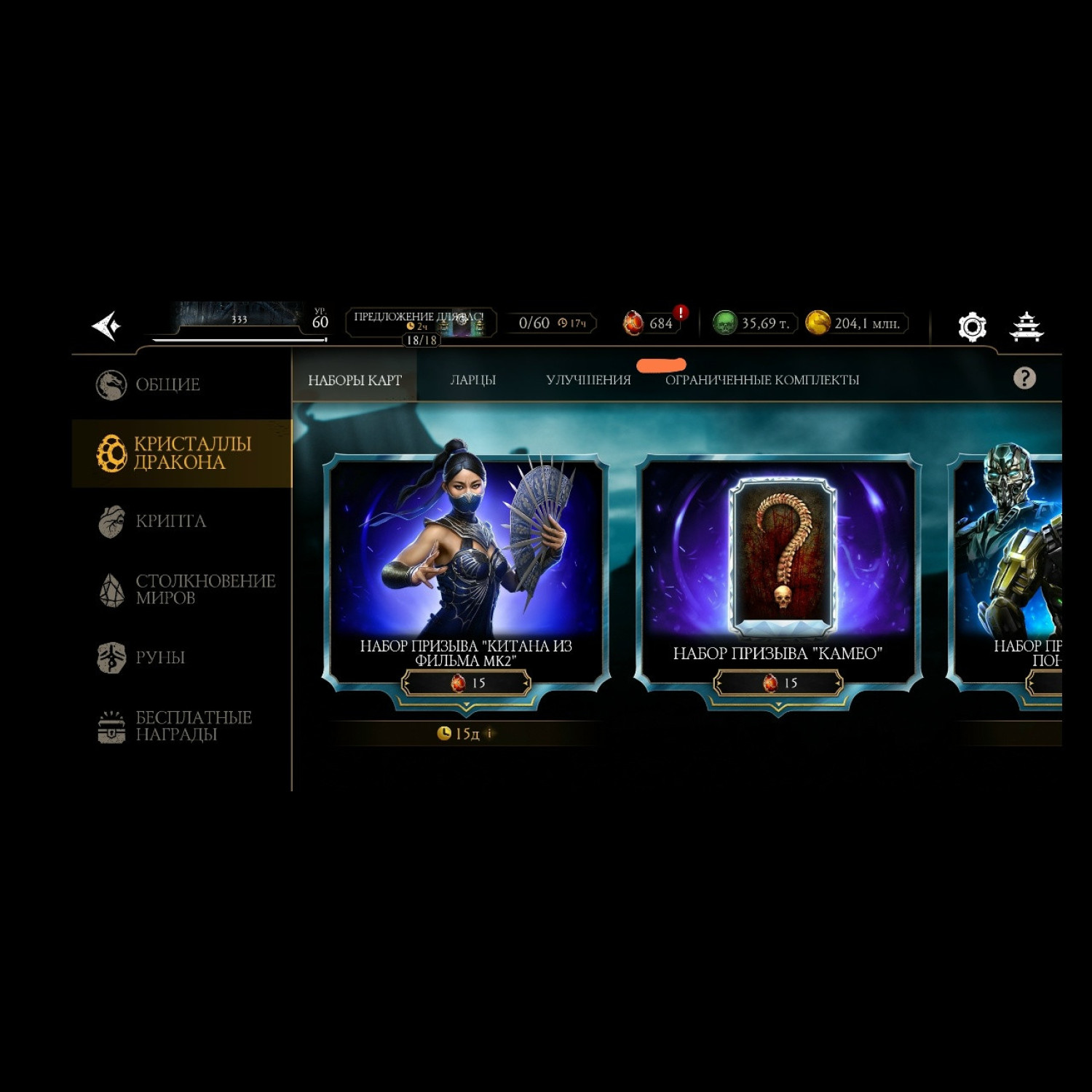Open the КРИПТА category
The image size is (1092, 1092).
pyautogui.click(x=170, y=521)
